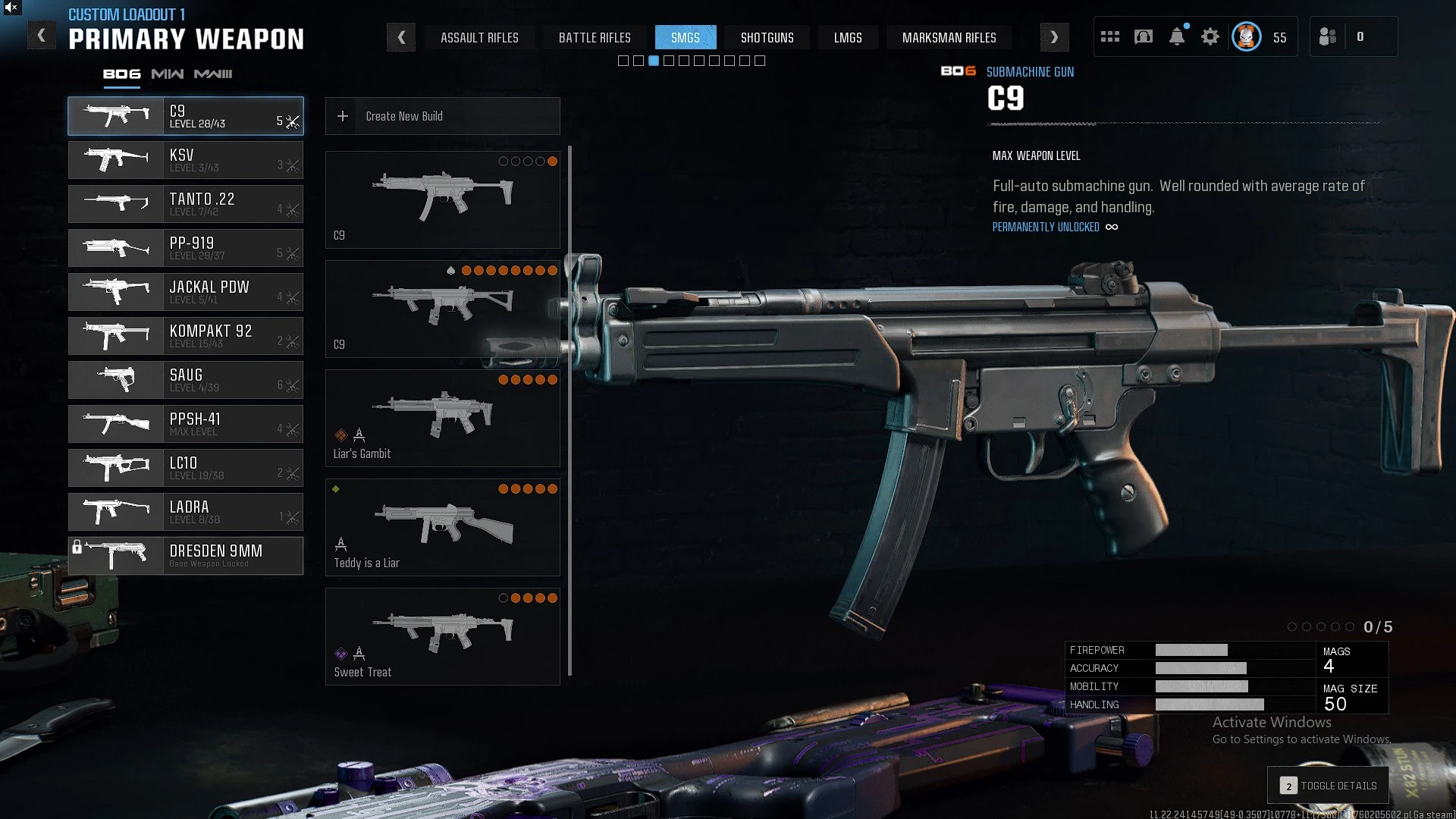Click the next category arrow
1456x819 pixels.
[x=1054, y=37]
